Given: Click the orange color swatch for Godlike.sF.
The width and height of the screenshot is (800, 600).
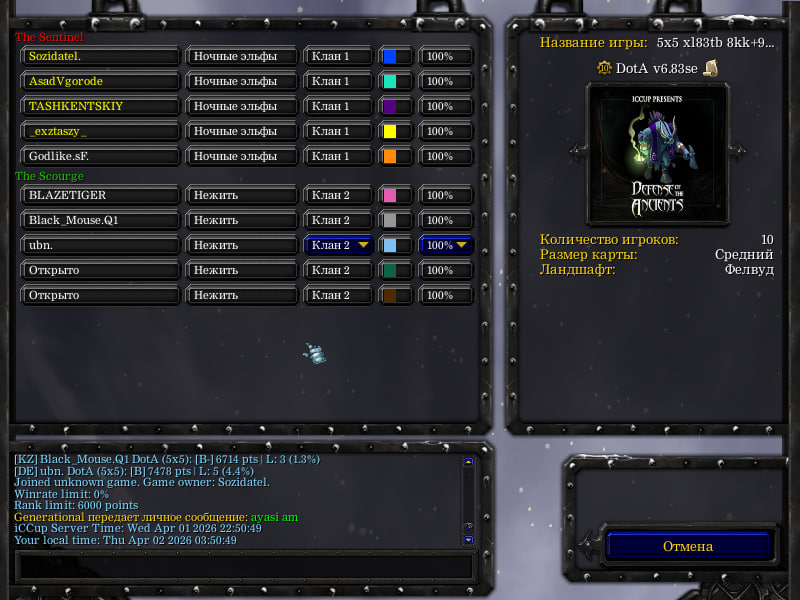Looking at the screenshot, I should coord(396,156).
